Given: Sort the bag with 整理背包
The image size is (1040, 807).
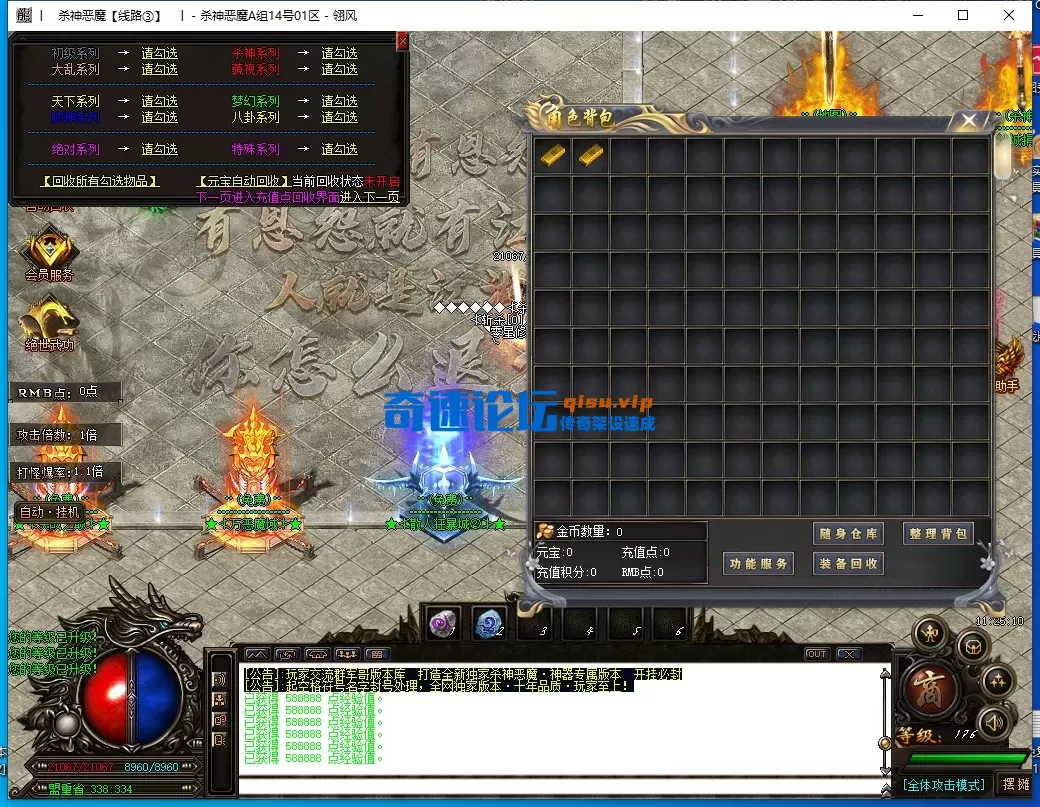Looking at the screenshot, I should [937, 534].
